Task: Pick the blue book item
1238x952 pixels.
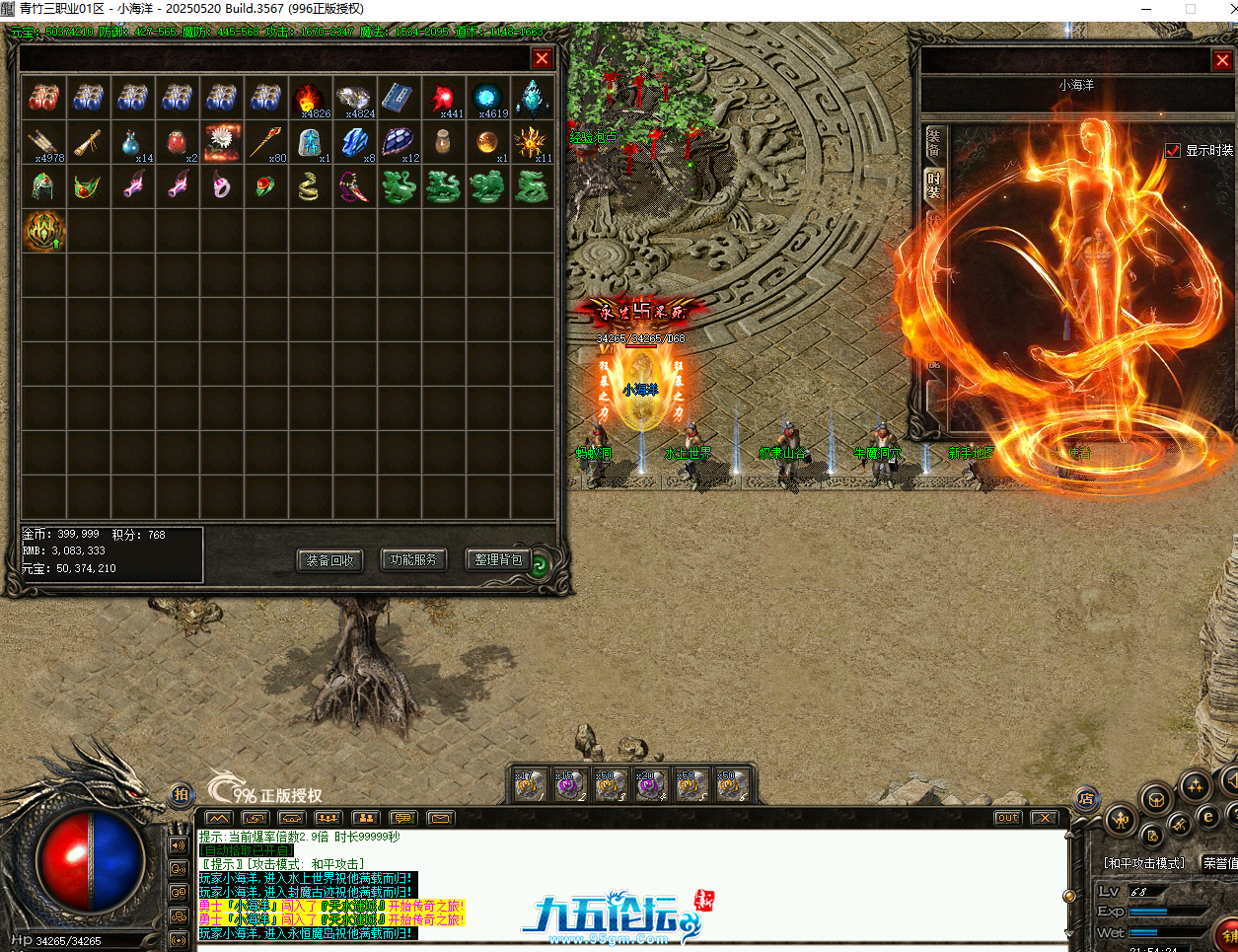Action: [x=398, y=98]
